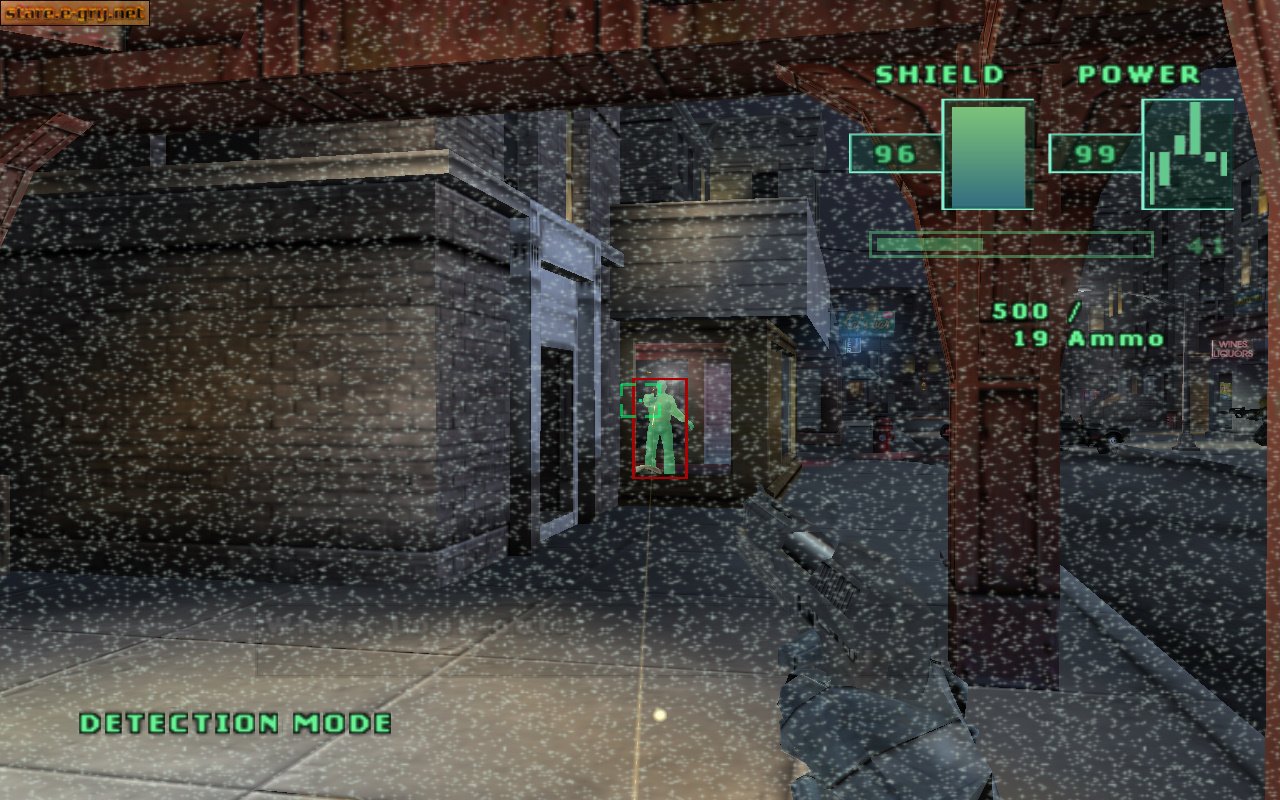Disable detection mode via its label
The height and width of the screenshot is (800, 1280).
point(237,723)
